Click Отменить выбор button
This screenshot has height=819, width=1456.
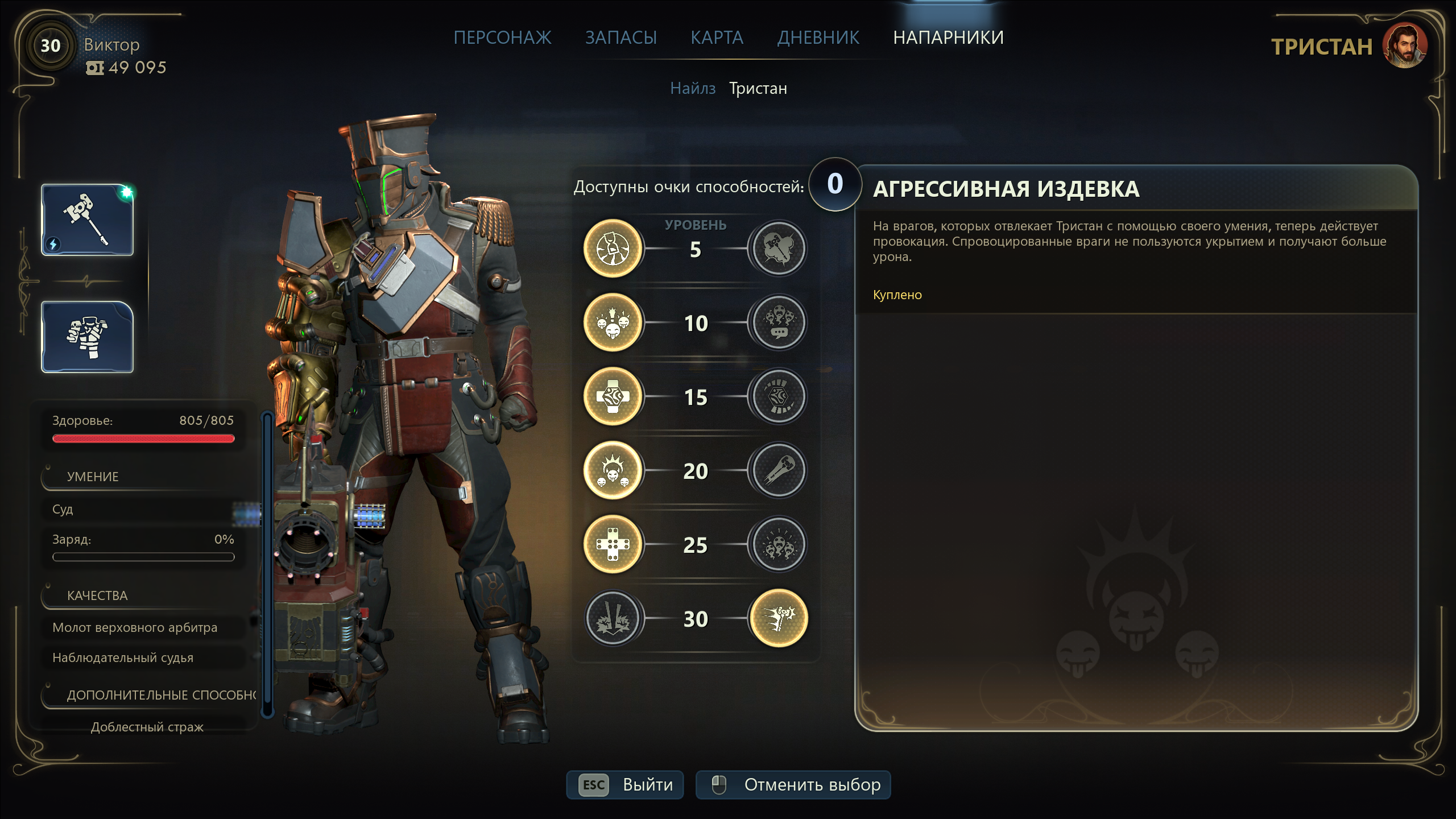pyautogui.click(x=793, y=785)
